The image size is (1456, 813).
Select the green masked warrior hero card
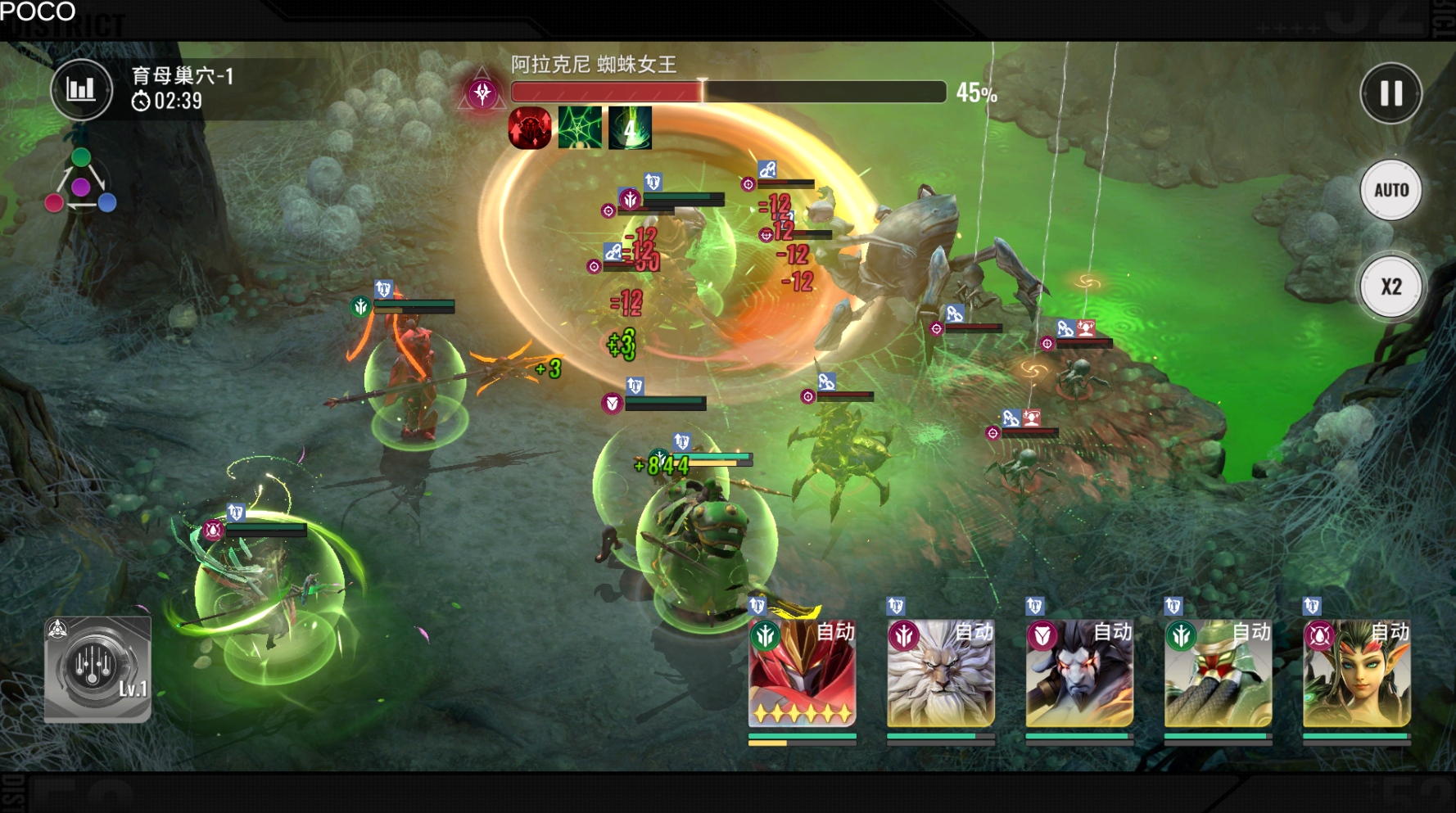(1218, 673)
